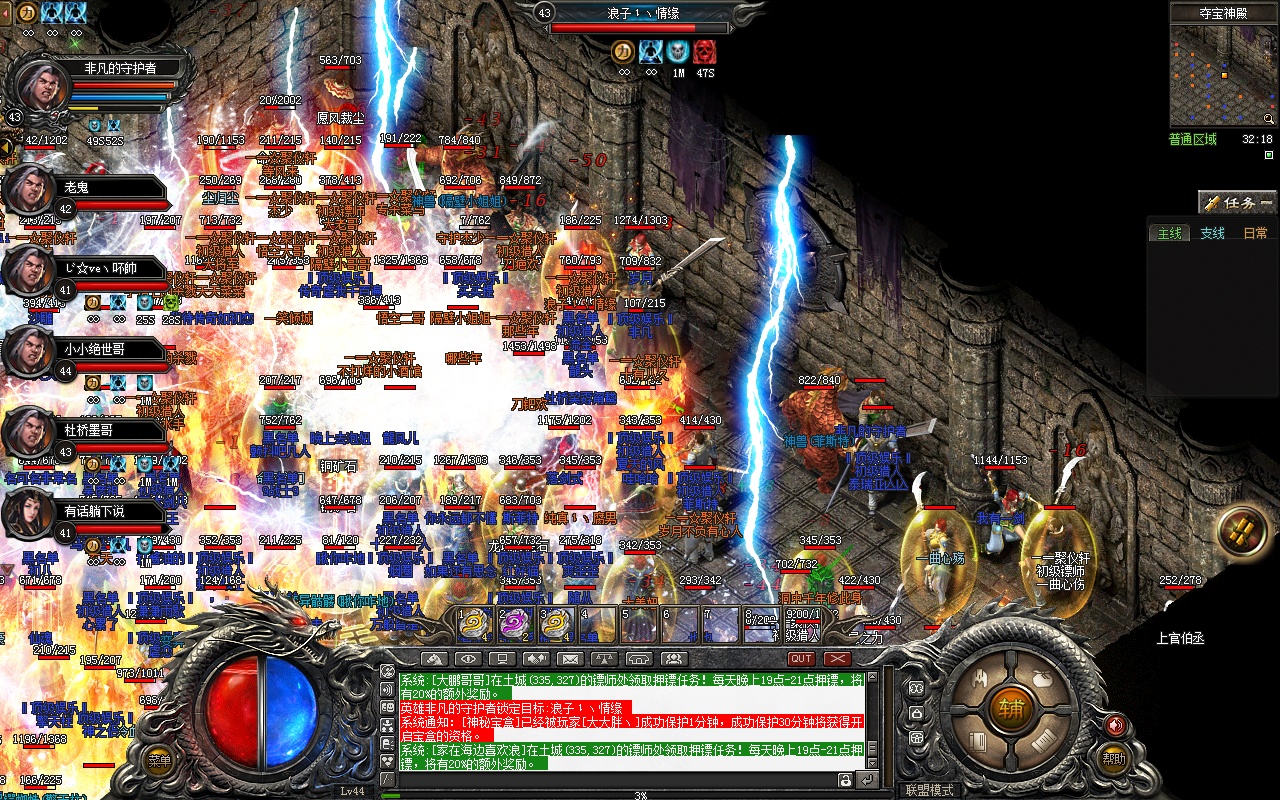Viewport: 1280px width, 800px height.
Task: Click the balance scales button
Action: pos(604,659)
